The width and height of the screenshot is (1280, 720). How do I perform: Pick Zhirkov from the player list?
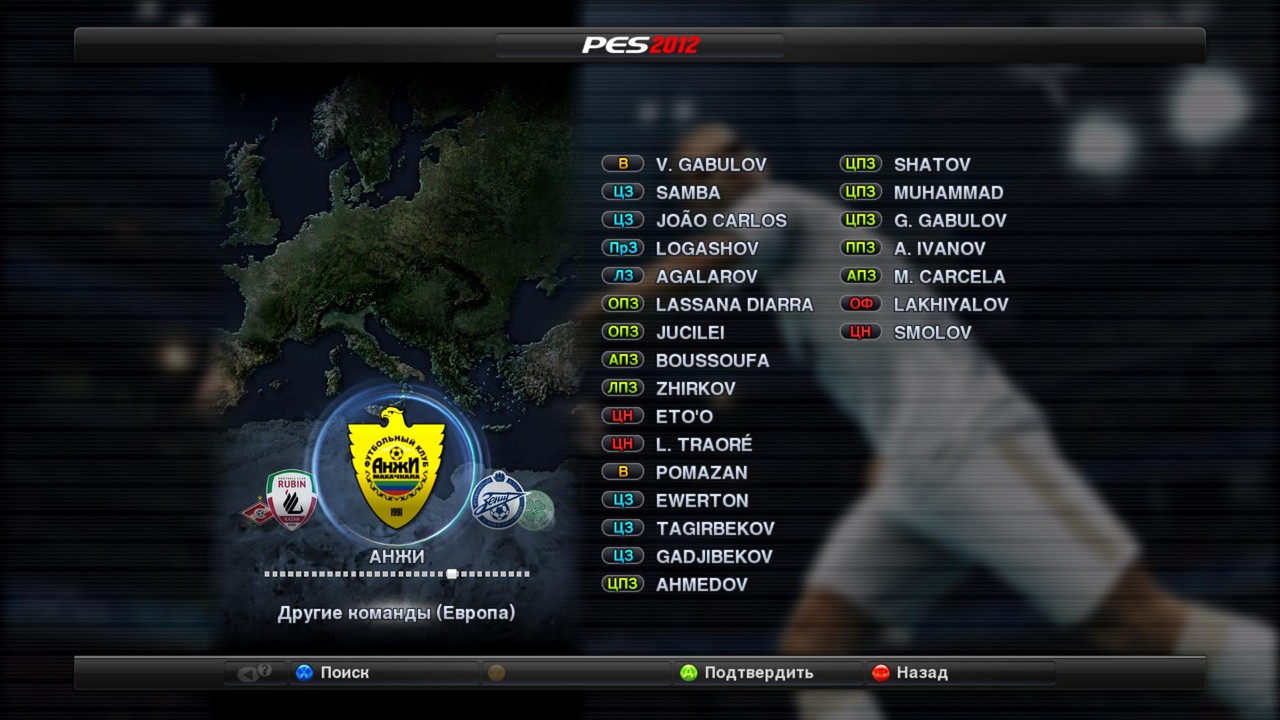coord(695,389)
